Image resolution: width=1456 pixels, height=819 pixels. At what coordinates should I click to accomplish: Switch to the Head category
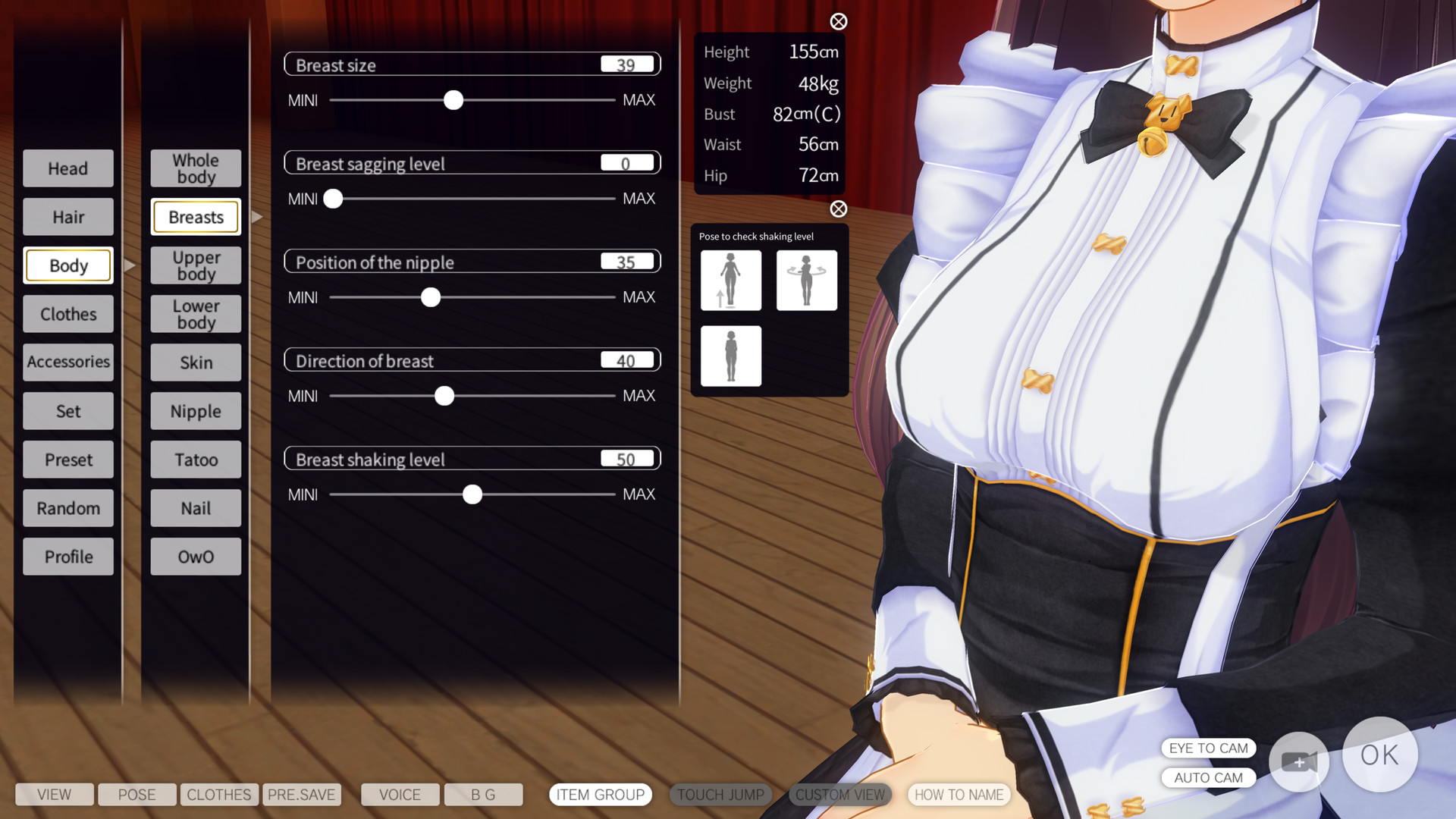(x=67, y=168)
